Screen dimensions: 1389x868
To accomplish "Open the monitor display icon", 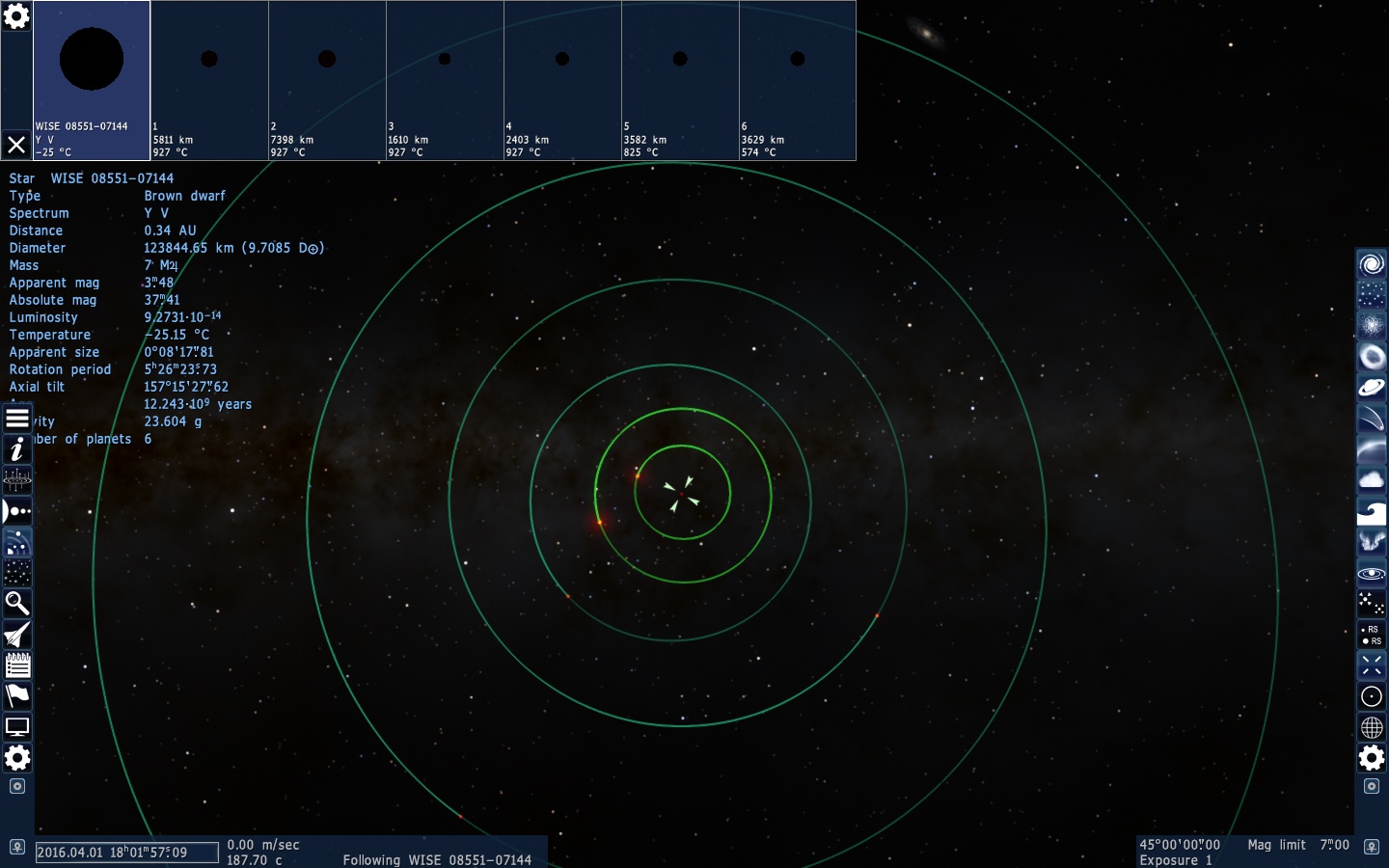I will coord(17,727).
